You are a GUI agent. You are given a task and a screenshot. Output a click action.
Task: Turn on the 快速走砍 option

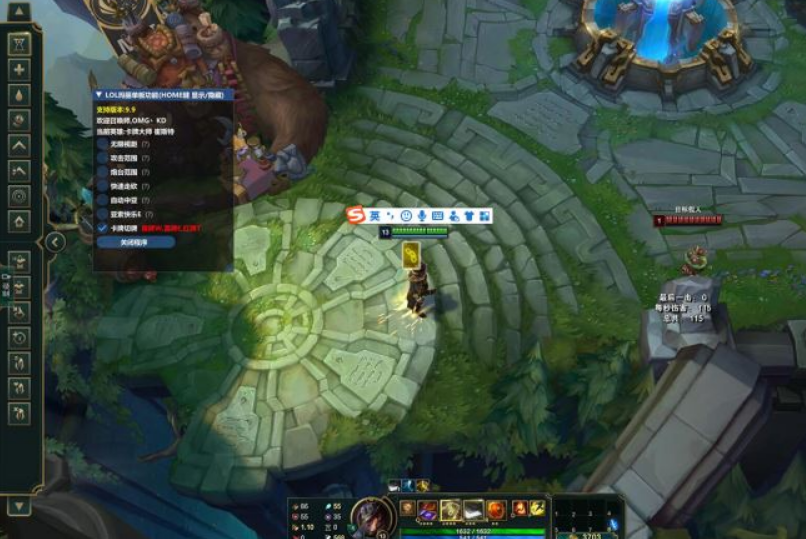103,186
